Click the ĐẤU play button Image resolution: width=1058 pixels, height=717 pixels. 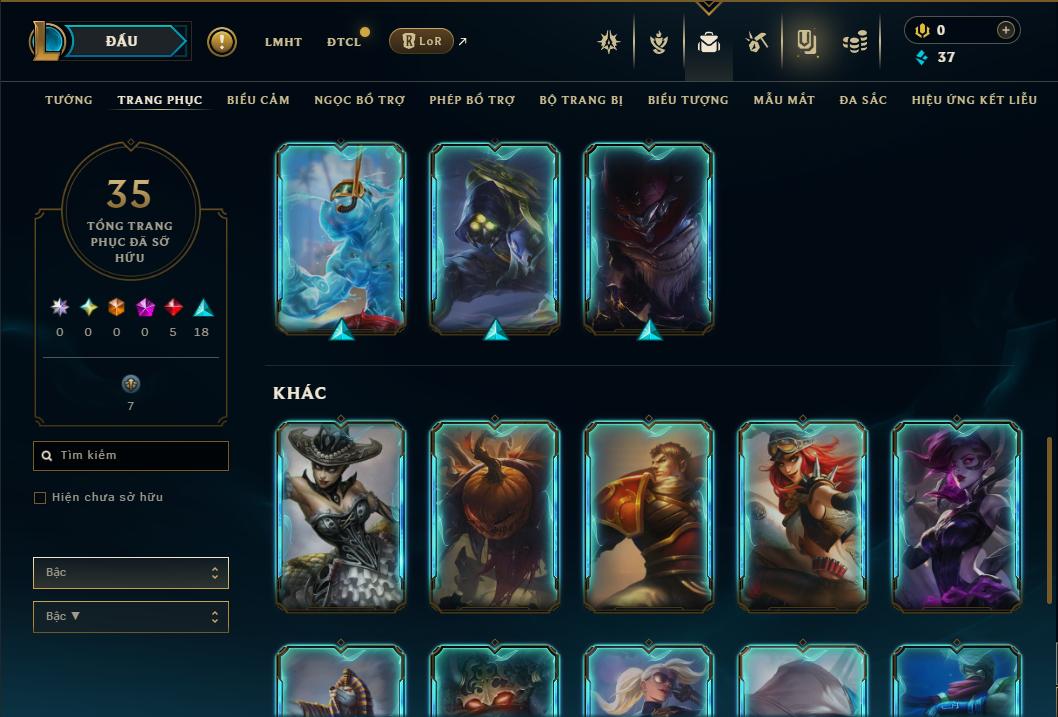pos(121,41)
